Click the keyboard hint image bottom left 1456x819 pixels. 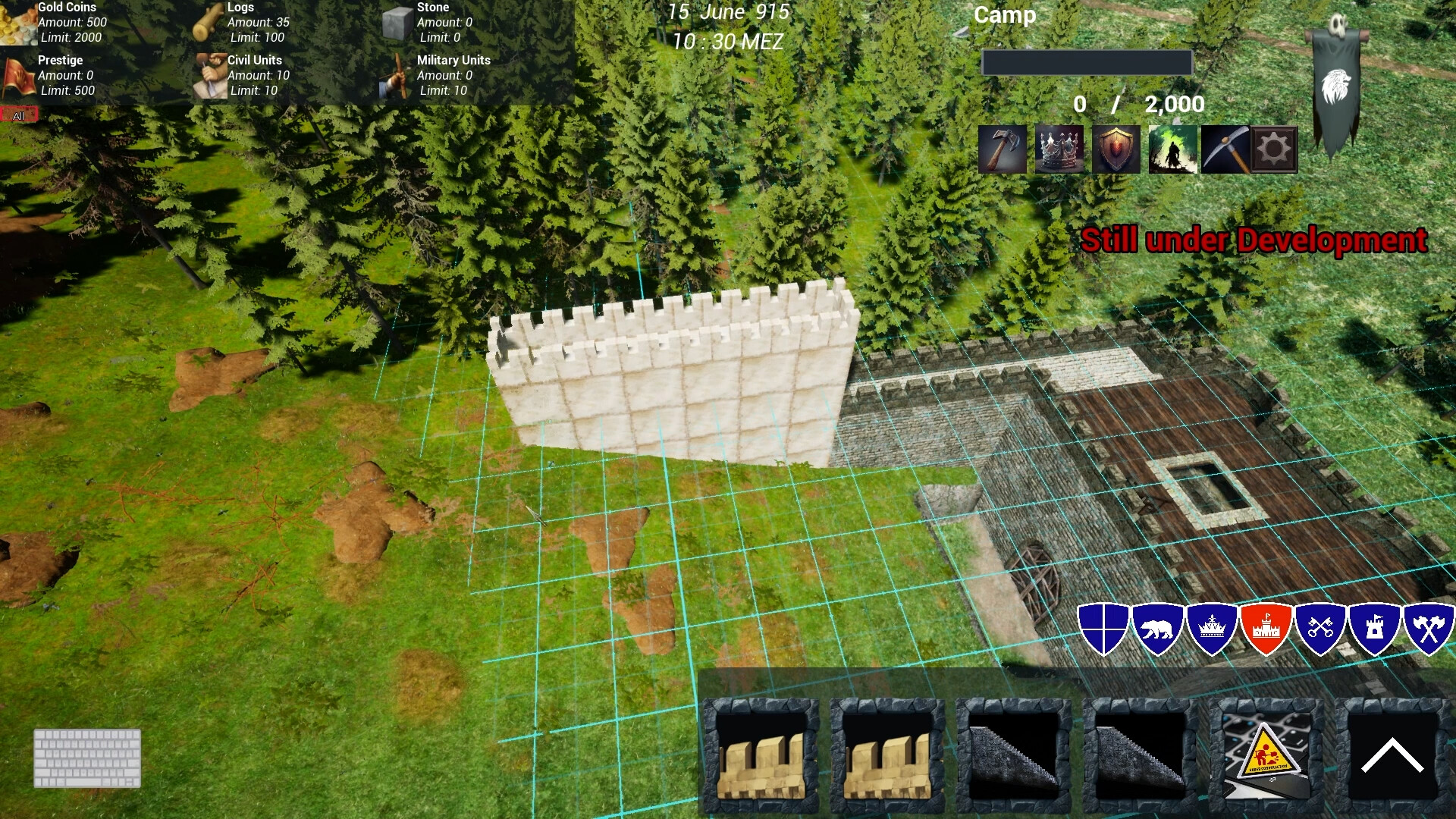point(86,758)
